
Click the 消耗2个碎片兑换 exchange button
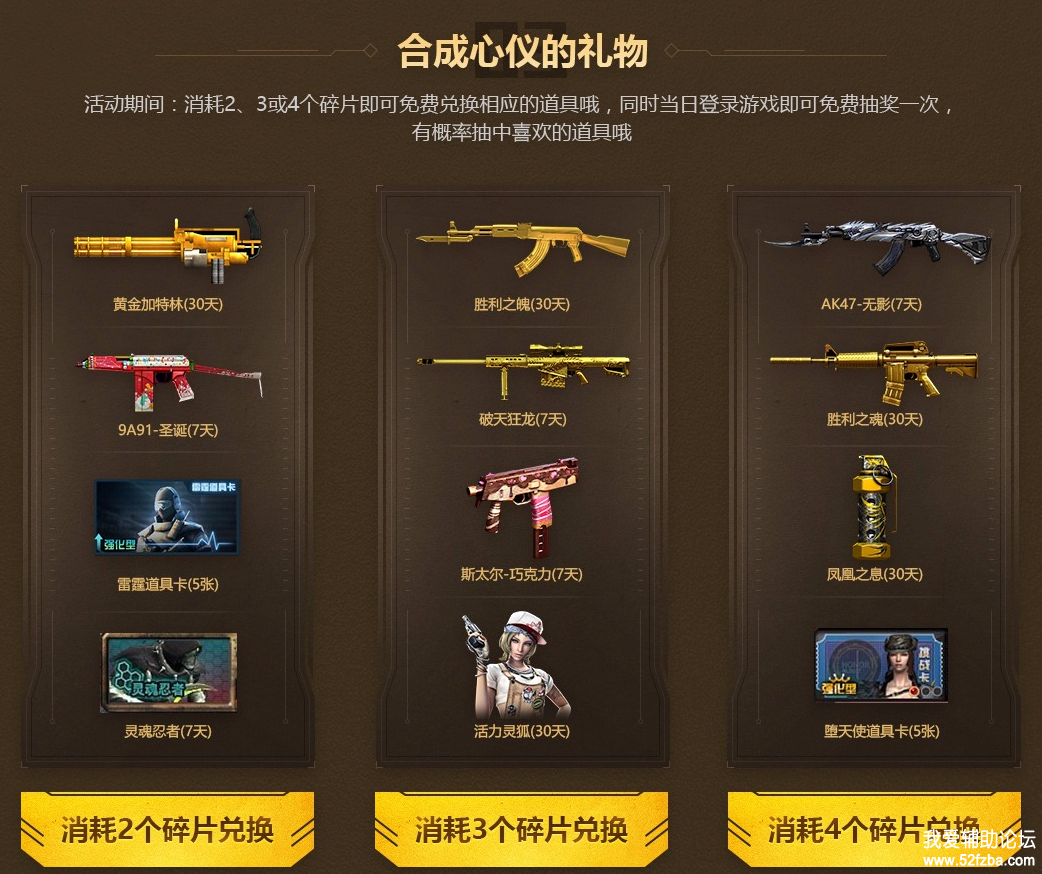pyautogui.click(x=167, y=829)
